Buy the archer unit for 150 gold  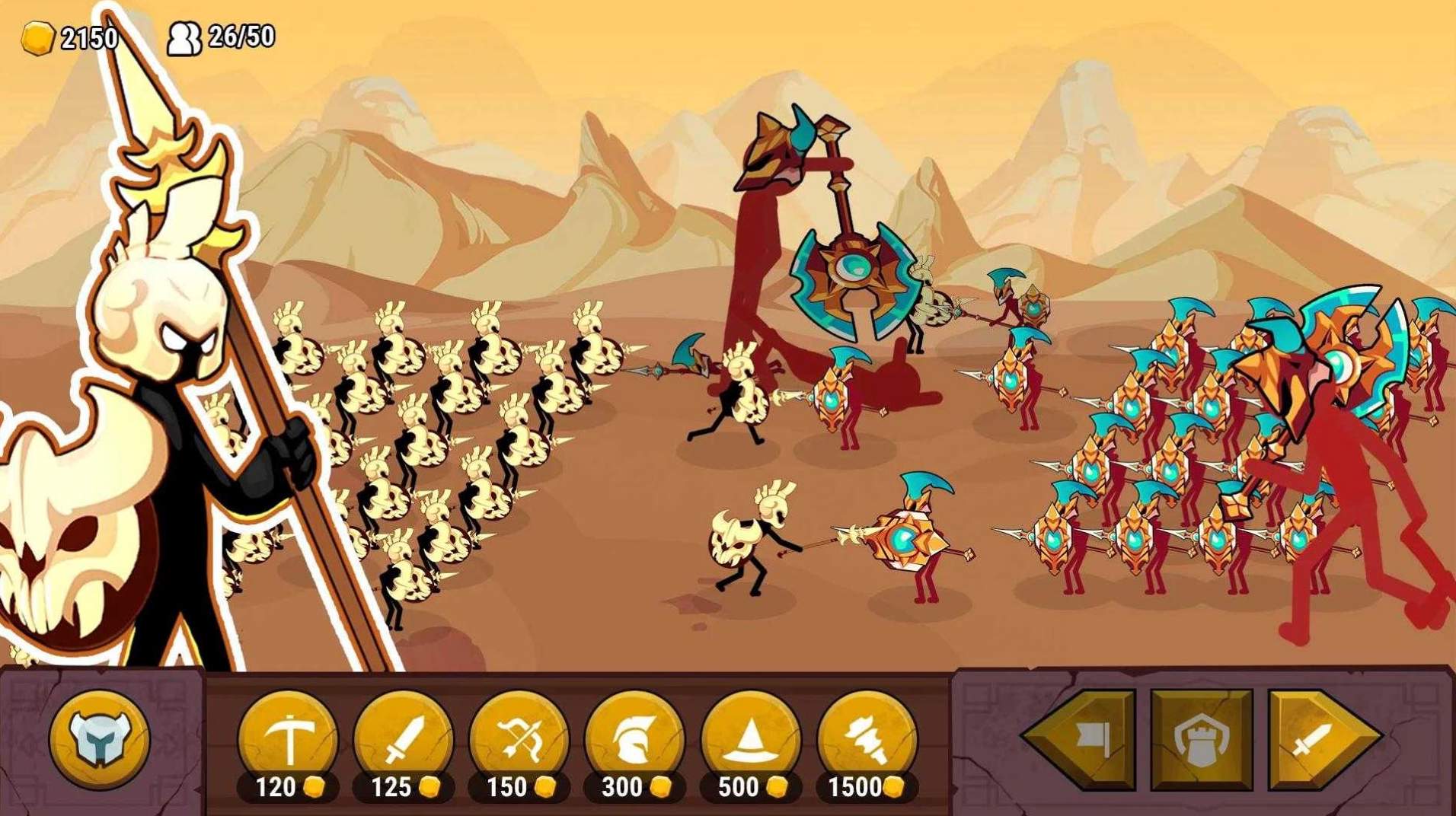519,738
